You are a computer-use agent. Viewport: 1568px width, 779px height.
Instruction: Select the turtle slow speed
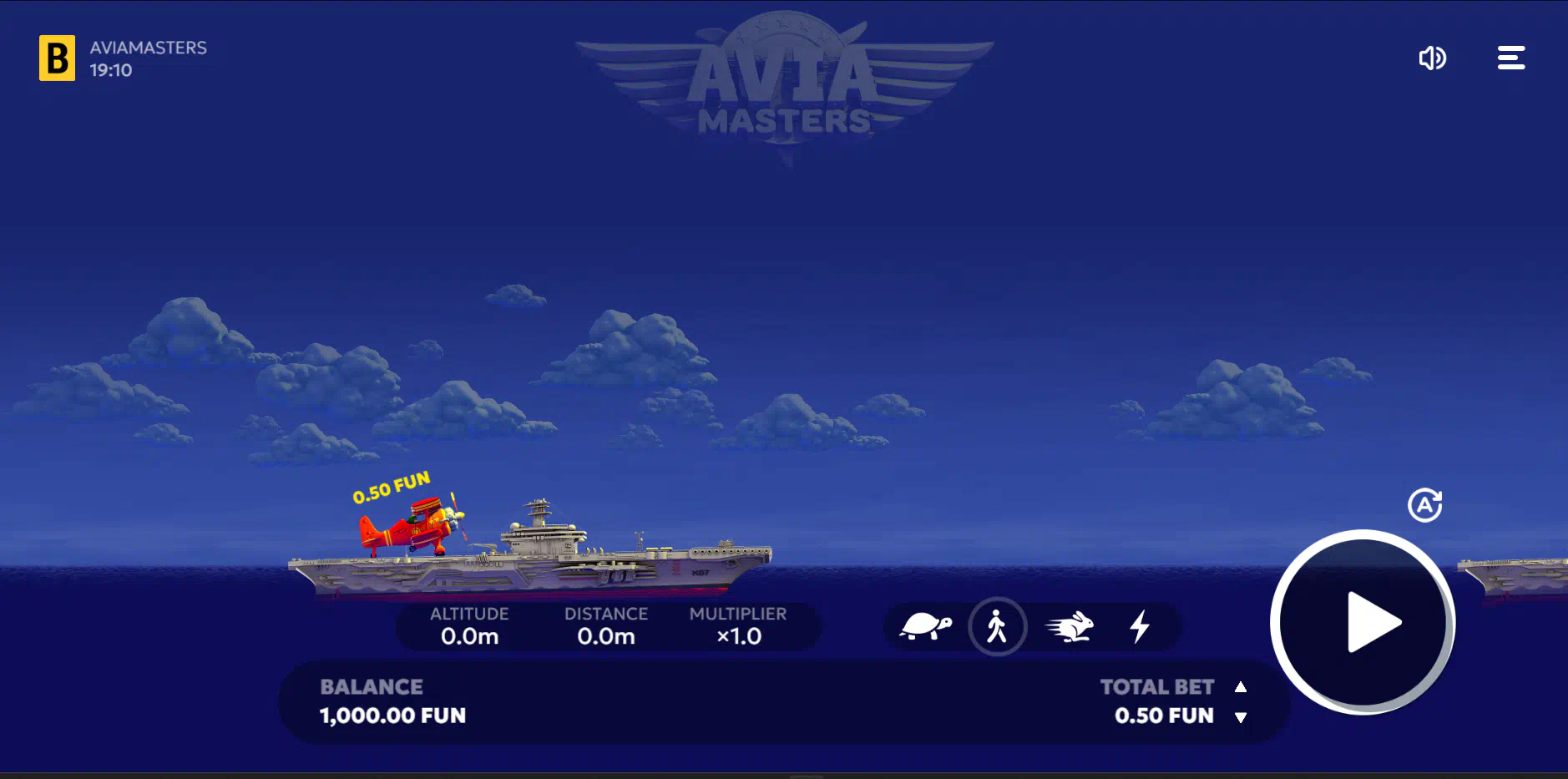pos(925,626)
